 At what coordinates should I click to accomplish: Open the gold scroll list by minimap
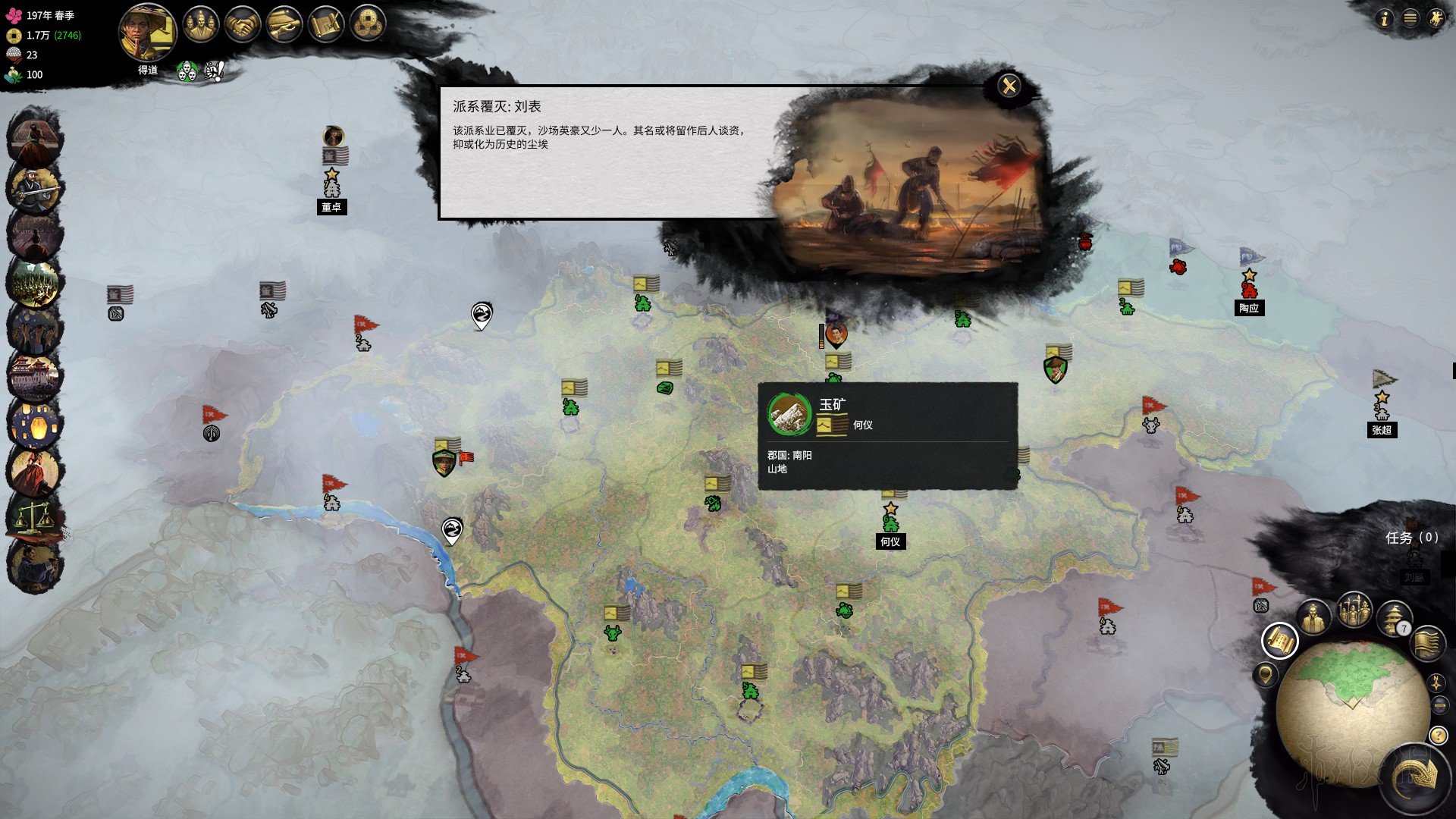coord(1280,642)
